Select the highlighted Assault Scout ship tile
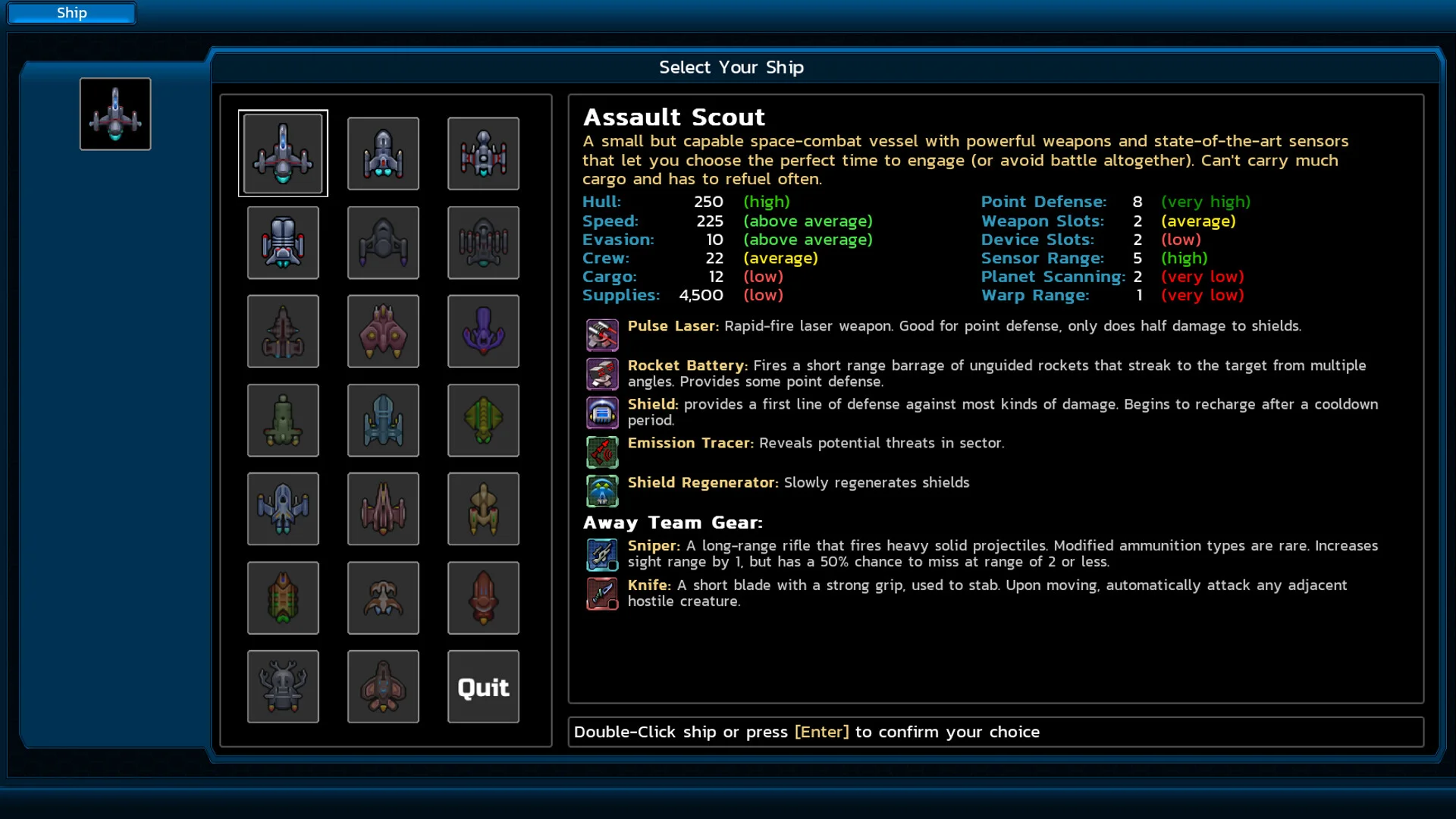This screenshot has width=1456, height=819. click(x=283, y=153)
